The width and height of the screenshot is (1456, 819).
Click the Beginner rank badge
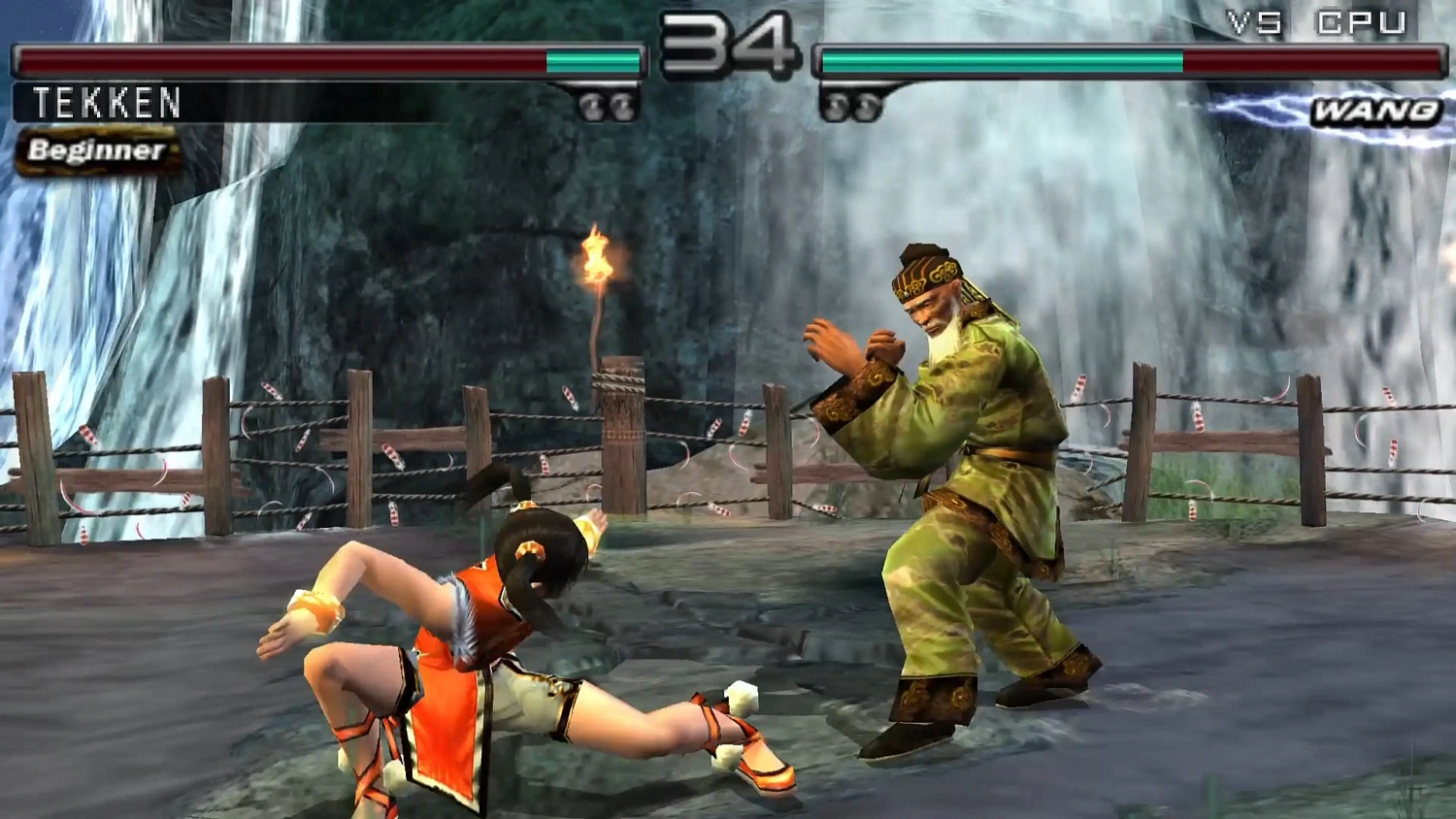94,150
